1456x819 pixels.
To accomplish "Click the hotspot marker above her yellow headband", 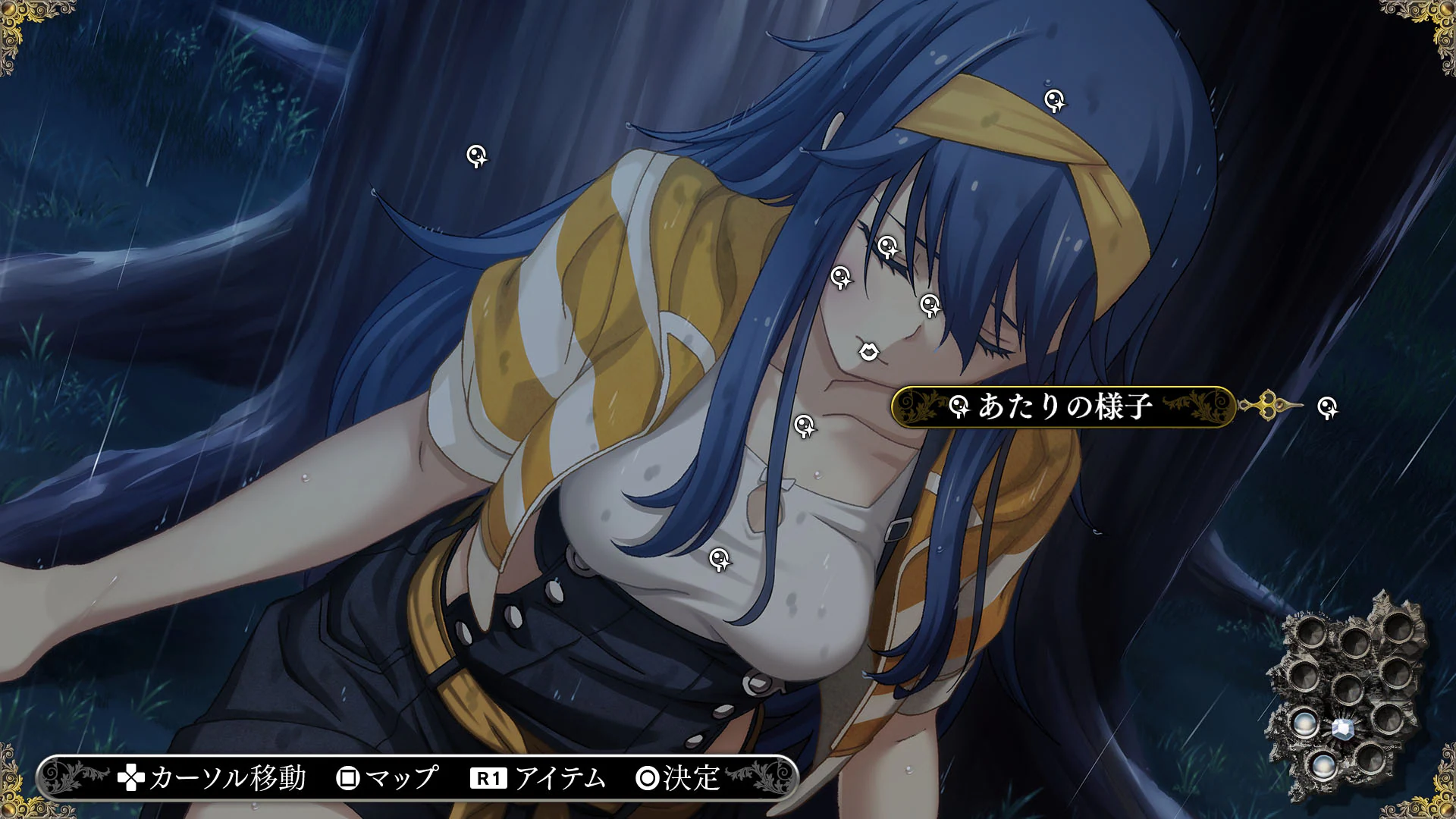I will pos(1053,99).
